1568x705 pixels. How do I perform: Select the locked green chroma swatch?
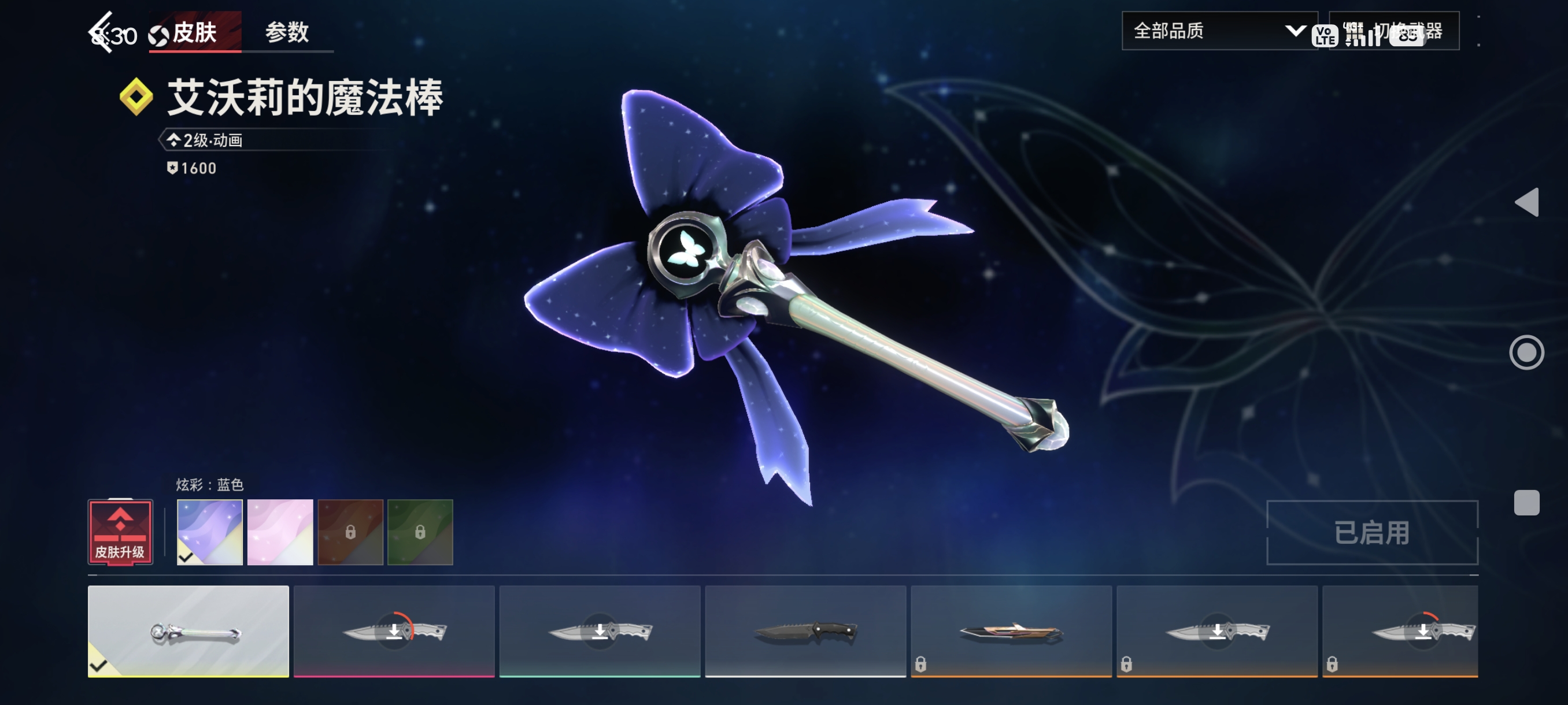click(x=420, y=532)
